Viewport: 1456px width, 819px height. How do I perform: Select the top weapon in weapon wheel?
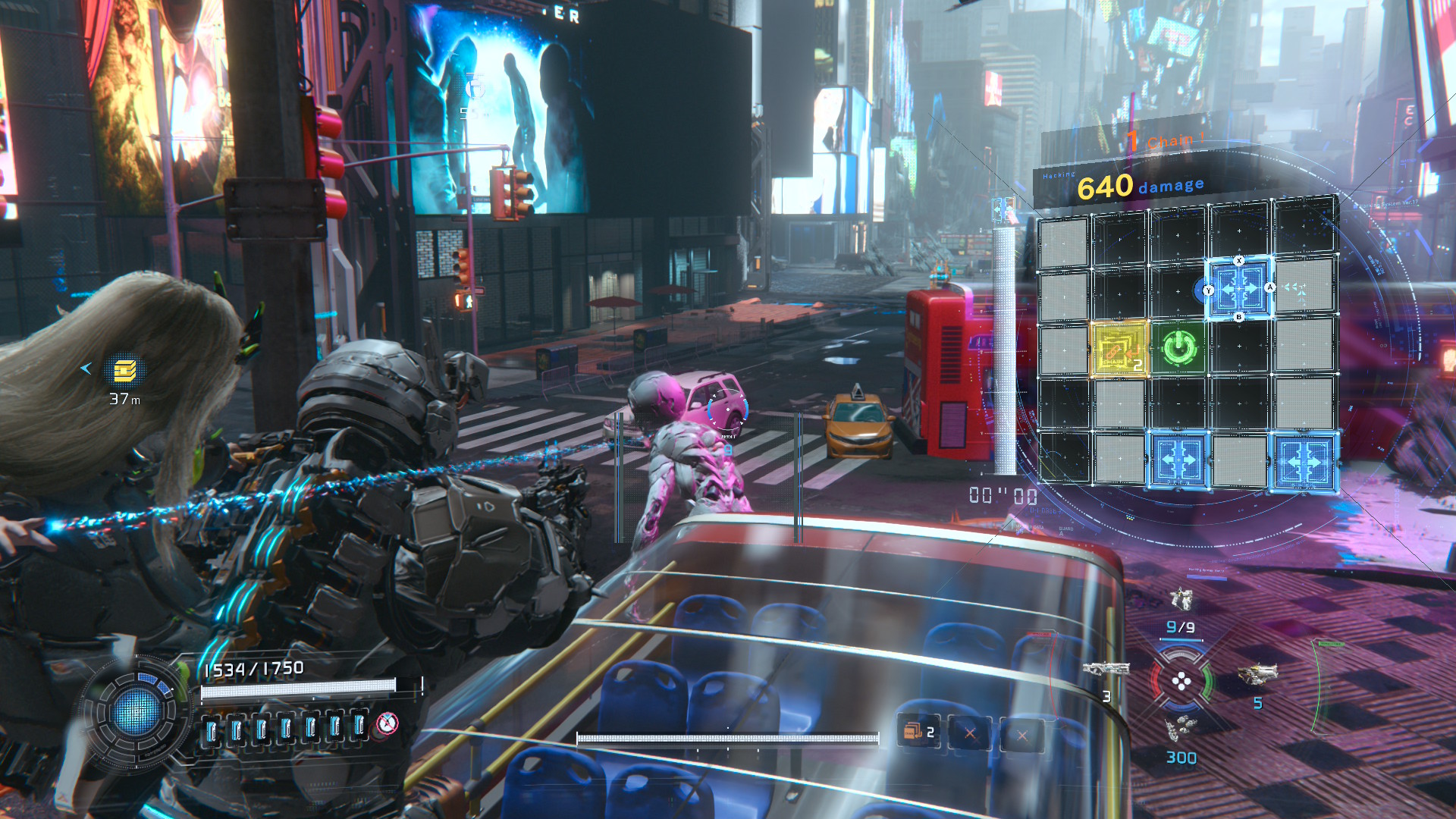coord(1181,600)
